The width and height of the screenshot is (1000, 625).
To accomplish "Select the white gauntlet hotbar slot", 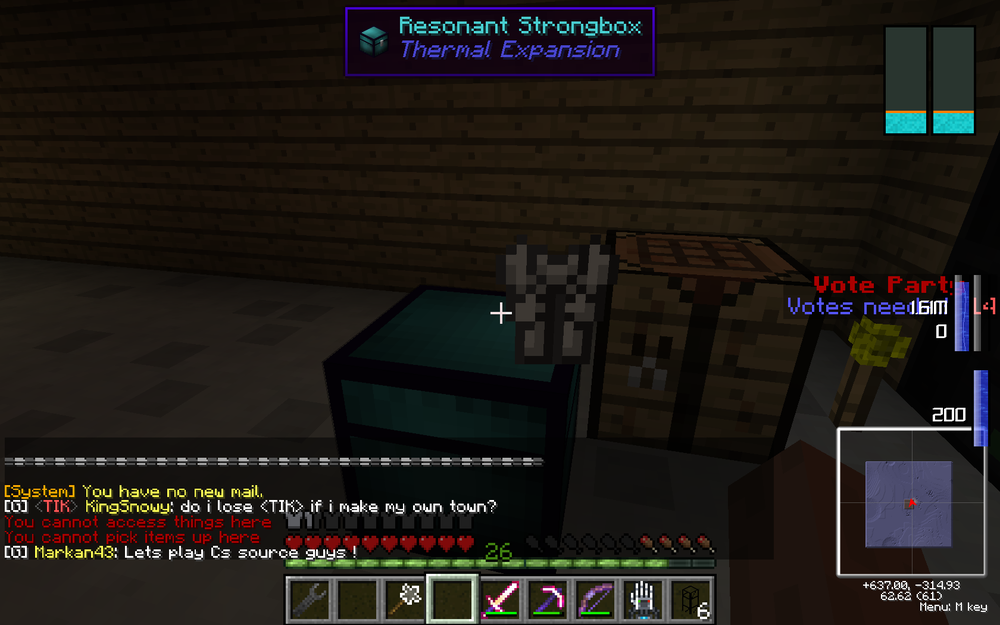I will [x=643, y=598].
